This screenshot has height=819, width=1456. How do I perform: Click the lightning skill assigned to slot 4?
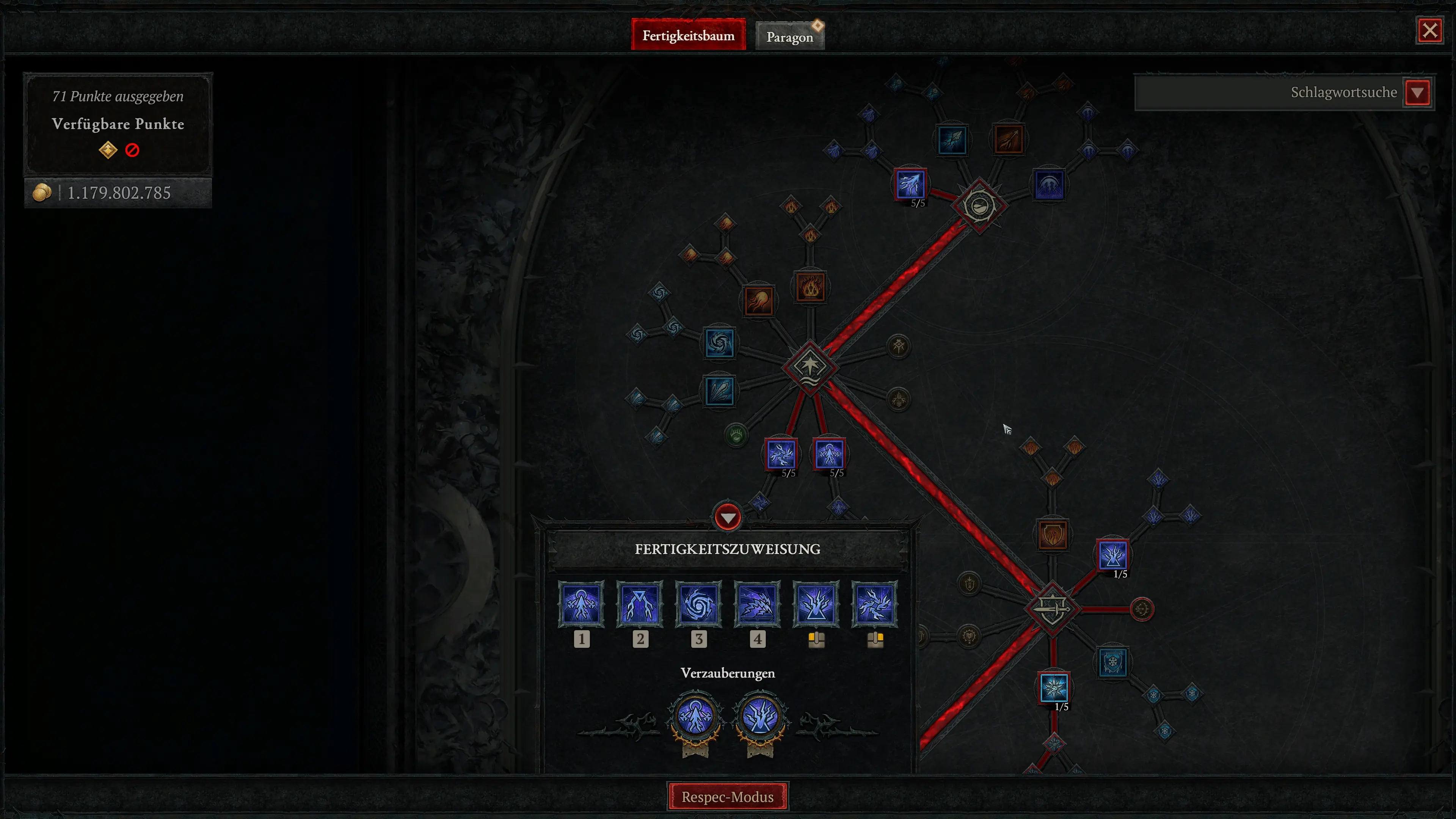(x=758, y=605)
